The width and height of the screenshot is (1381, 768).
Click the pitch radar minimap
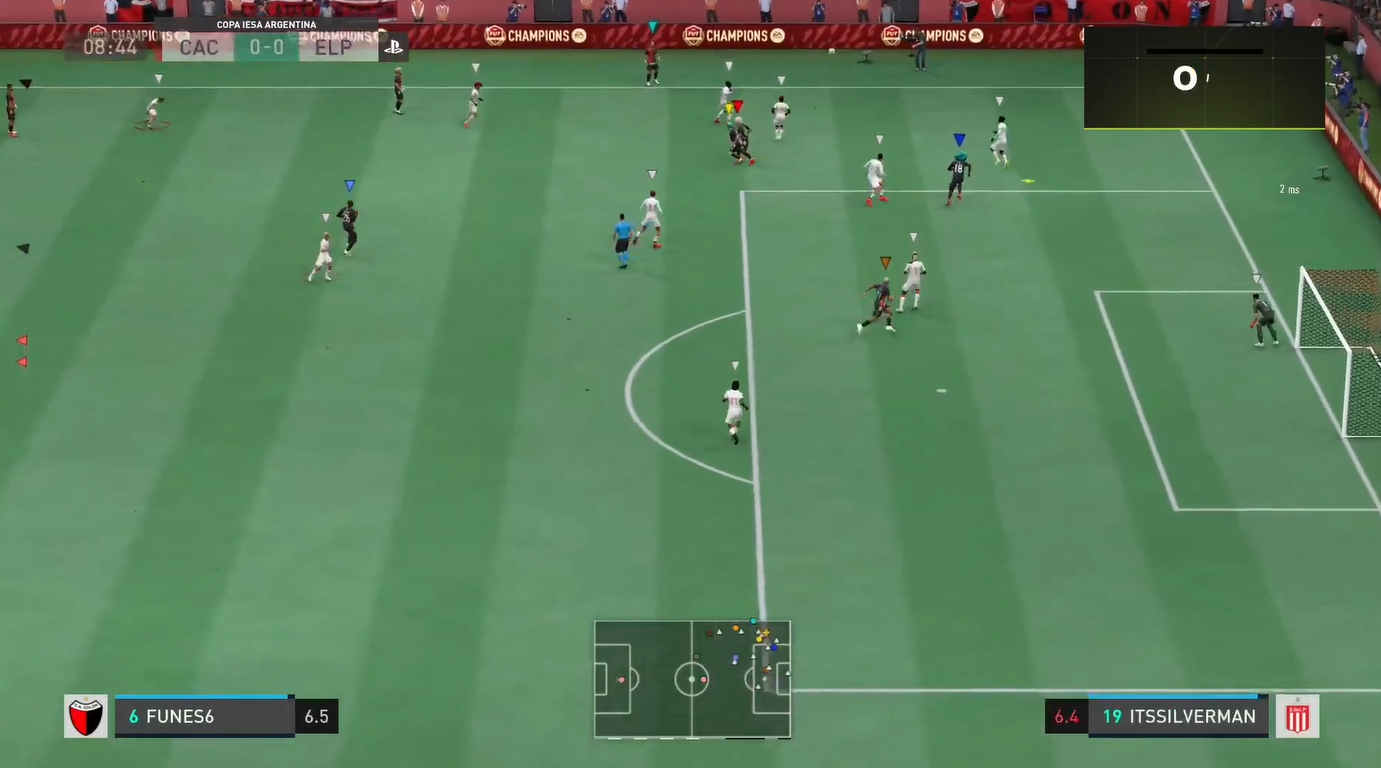pos(692,679)
